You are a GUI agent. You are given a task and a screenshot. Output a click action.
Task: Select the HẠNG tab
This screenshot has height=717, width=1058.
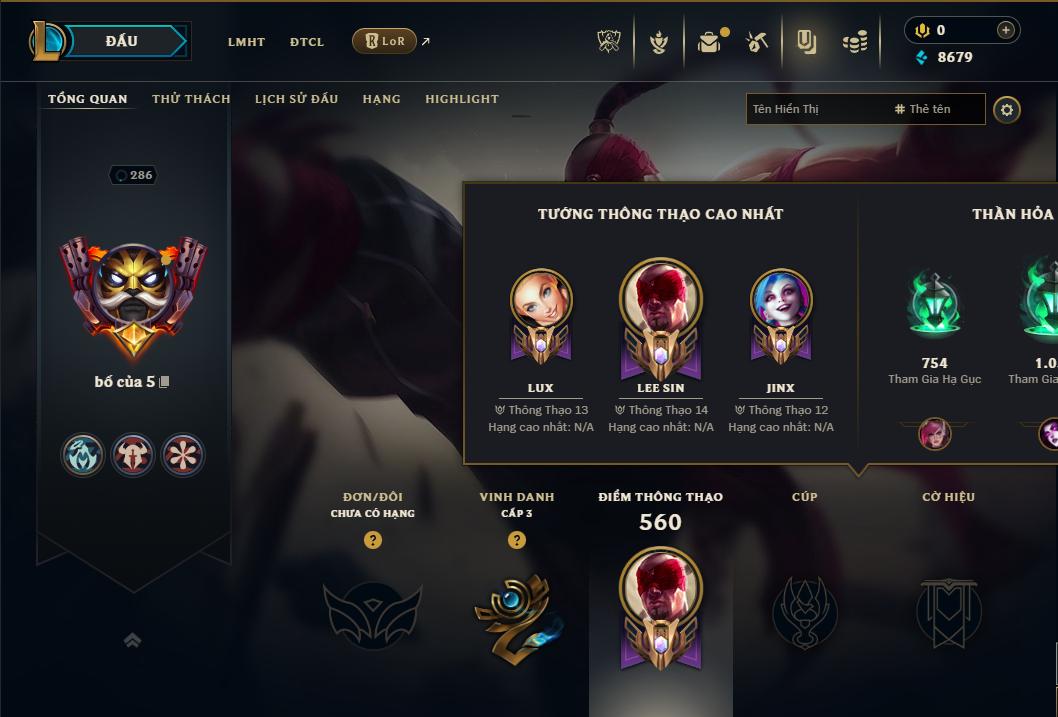coord(381,99)
